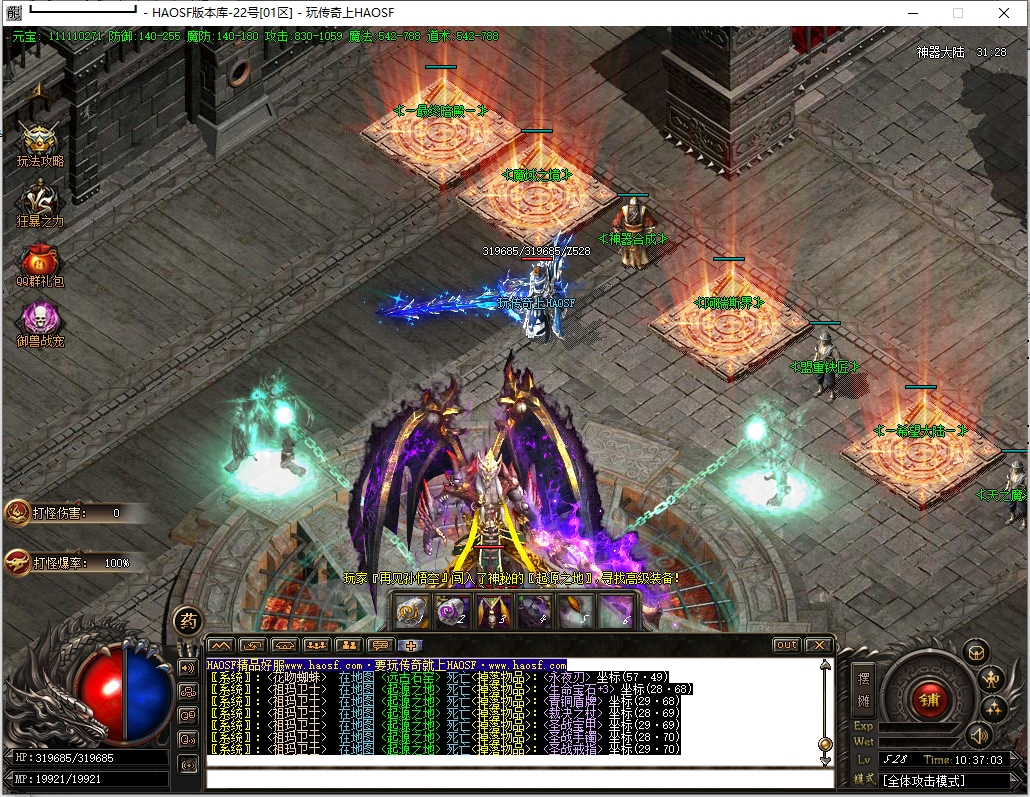Switch to the first chat channel tab
This screenshot has width=1030, height=797.
221,645
